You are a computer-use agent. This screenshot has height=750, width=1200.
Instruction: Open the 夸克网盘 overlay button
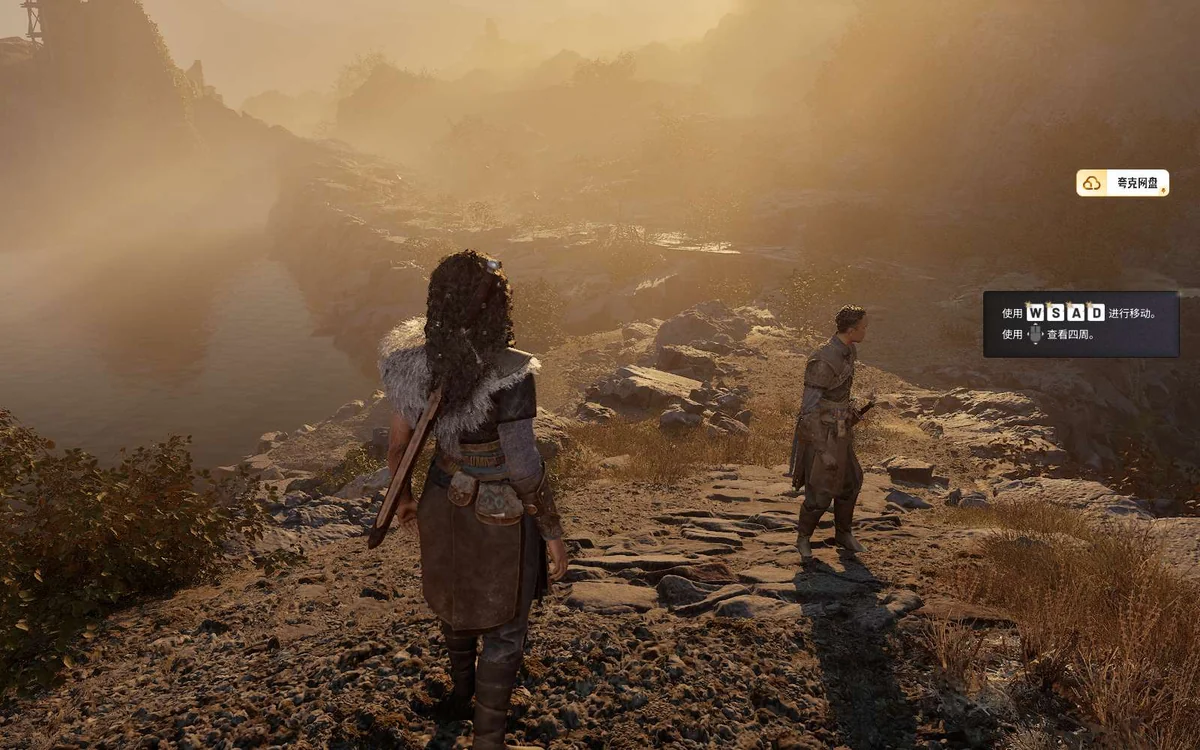point(1122,183)
